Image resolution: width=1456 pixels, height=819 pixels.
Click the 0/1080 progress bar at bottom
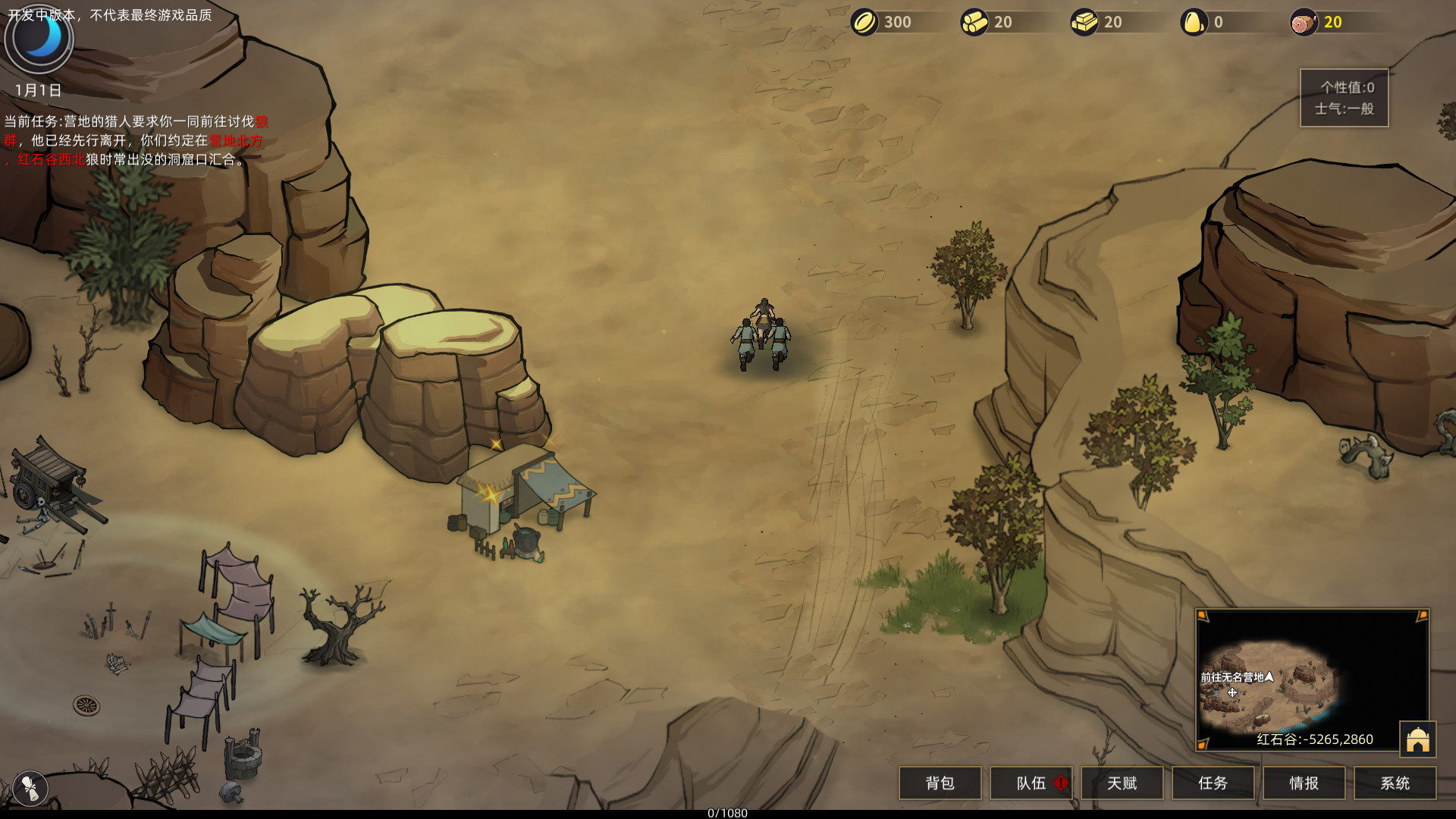point(726,813)
